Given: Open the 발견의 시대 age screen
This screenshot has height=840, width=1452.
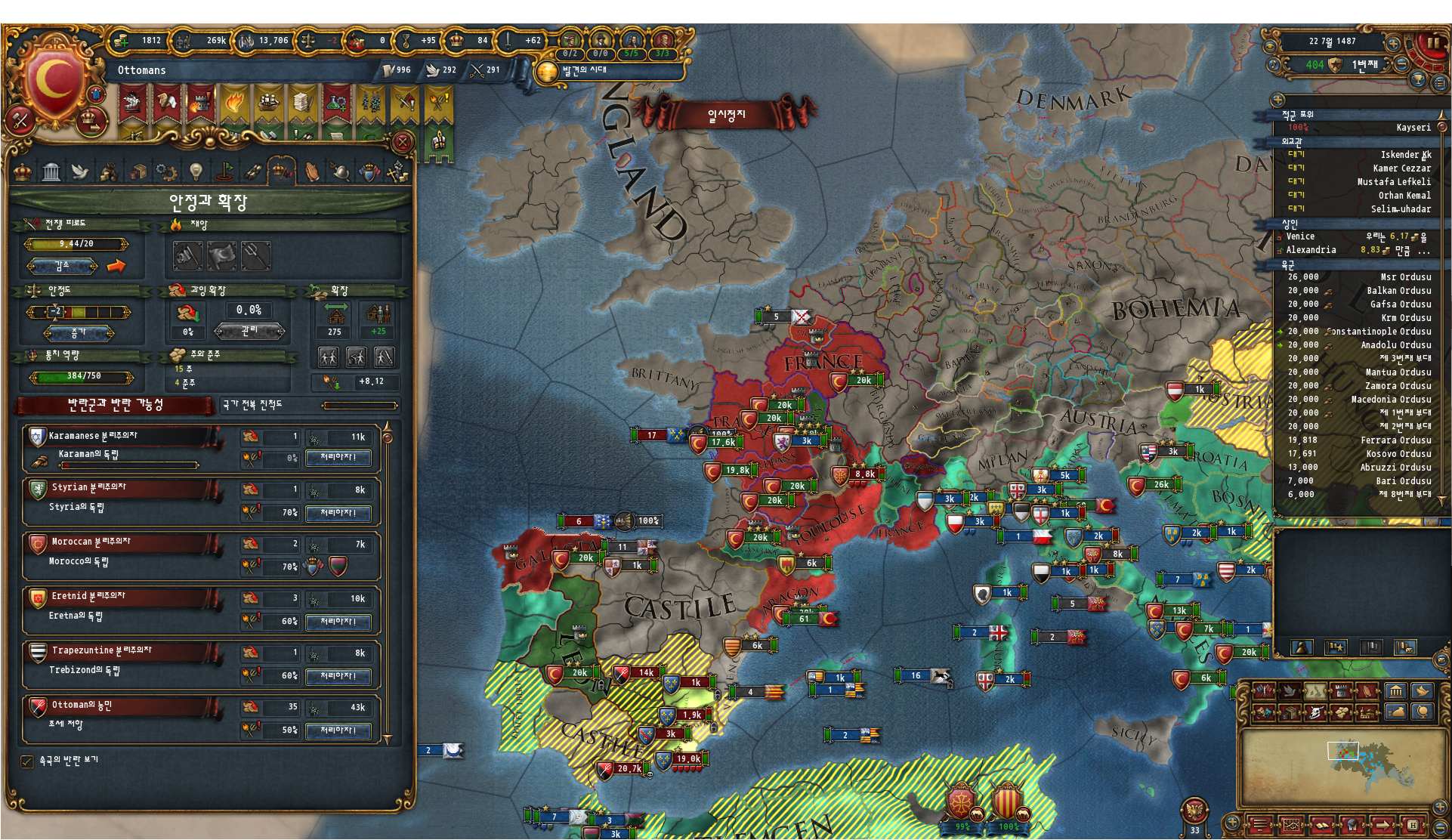Looking at the screenshot, I should click(582, 71).
